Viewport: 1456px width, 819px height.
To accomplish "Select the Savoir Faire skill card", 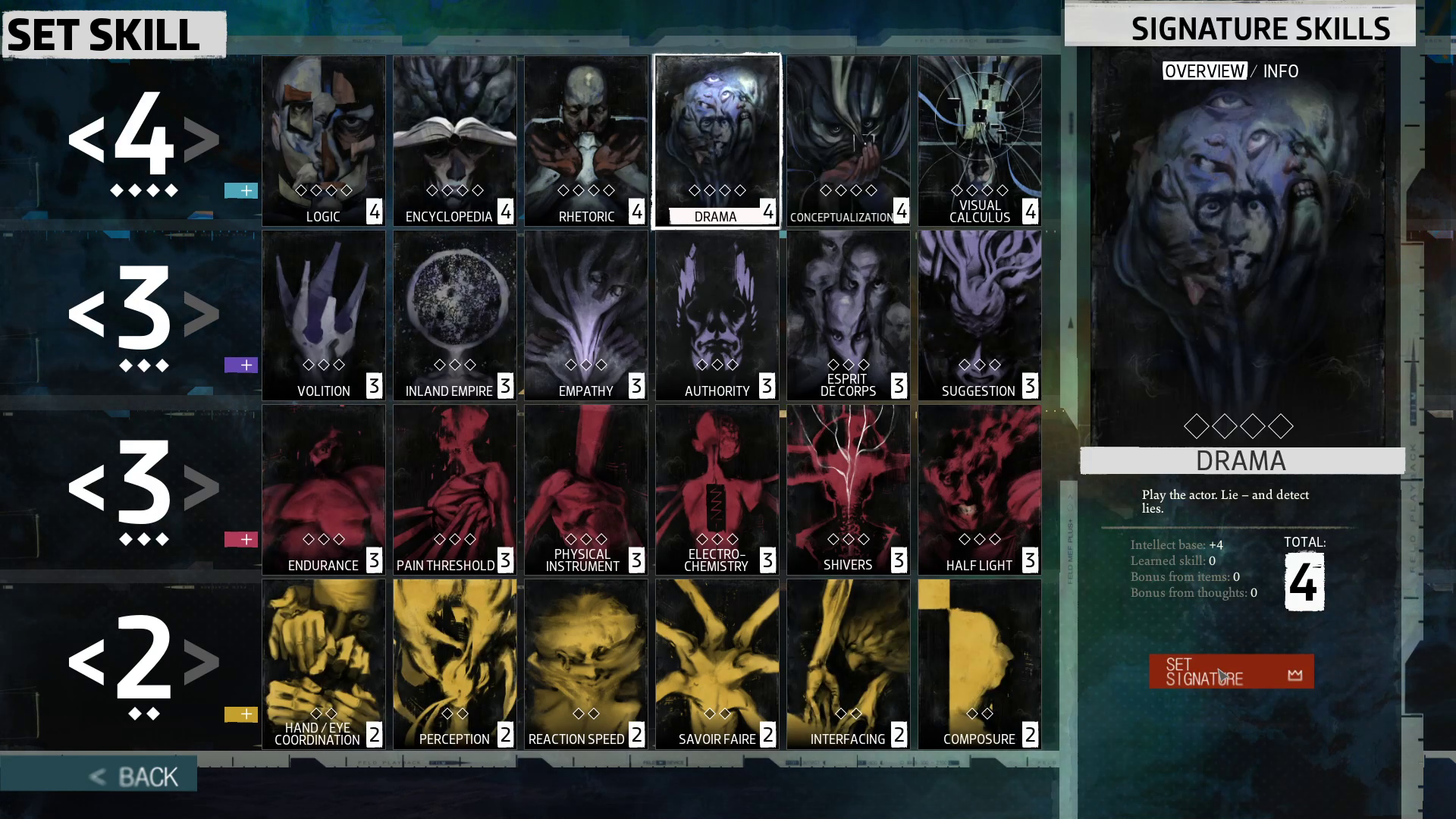I will pos(717,664).
